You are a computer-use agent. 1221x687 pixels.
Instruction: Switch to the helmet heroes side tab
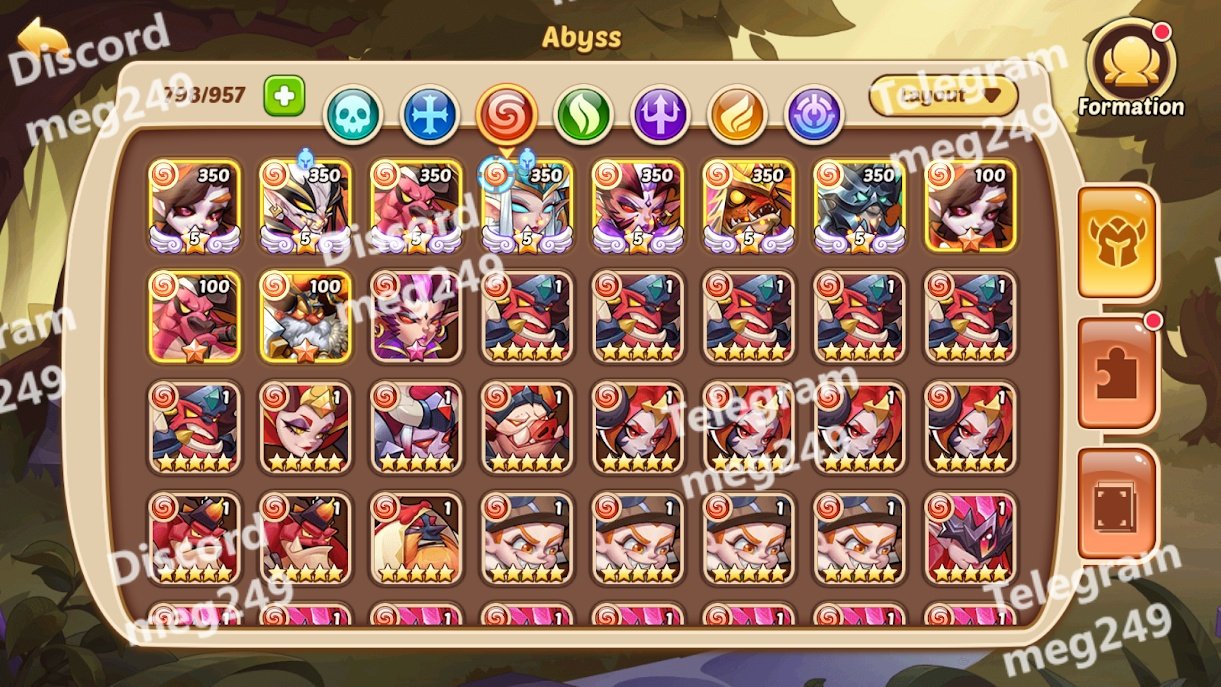pos(1117,242)
